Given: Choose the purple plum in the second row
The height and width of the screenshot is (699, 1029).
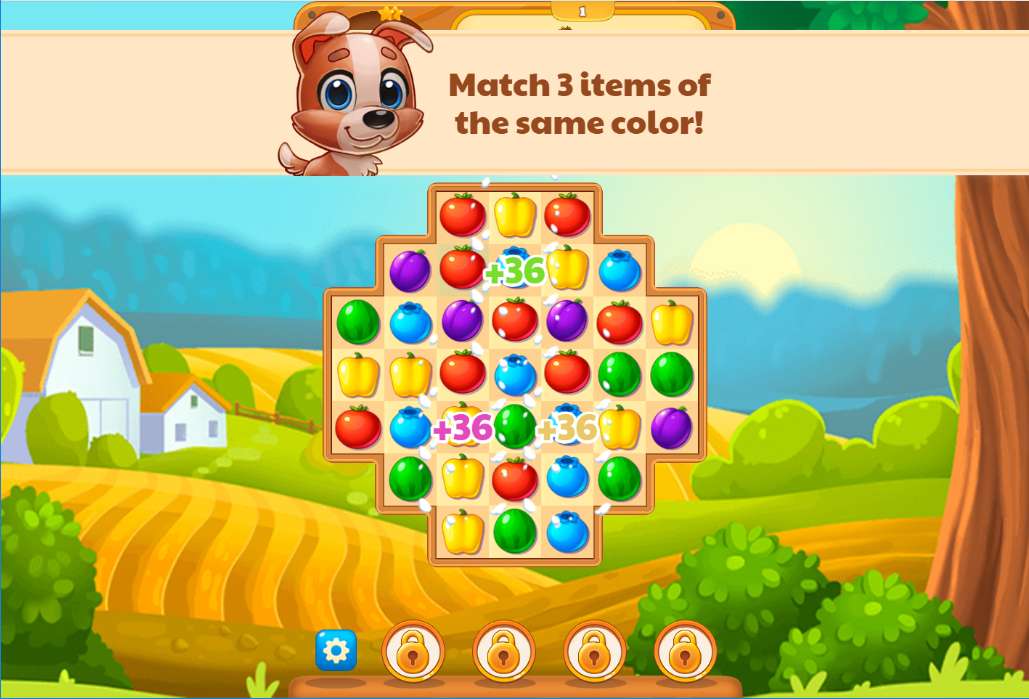Looking at the screenshot, I should click(410, 270).
